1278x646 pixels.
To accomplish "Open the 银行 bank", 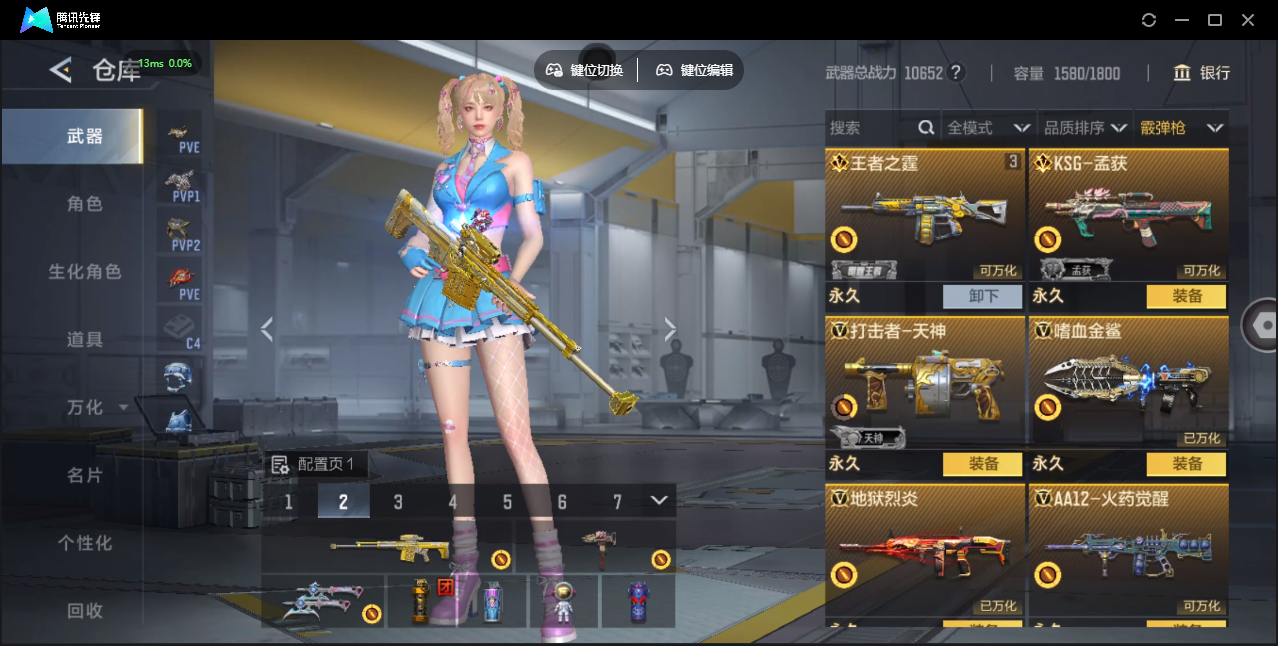I will (x=1202, y=73).
